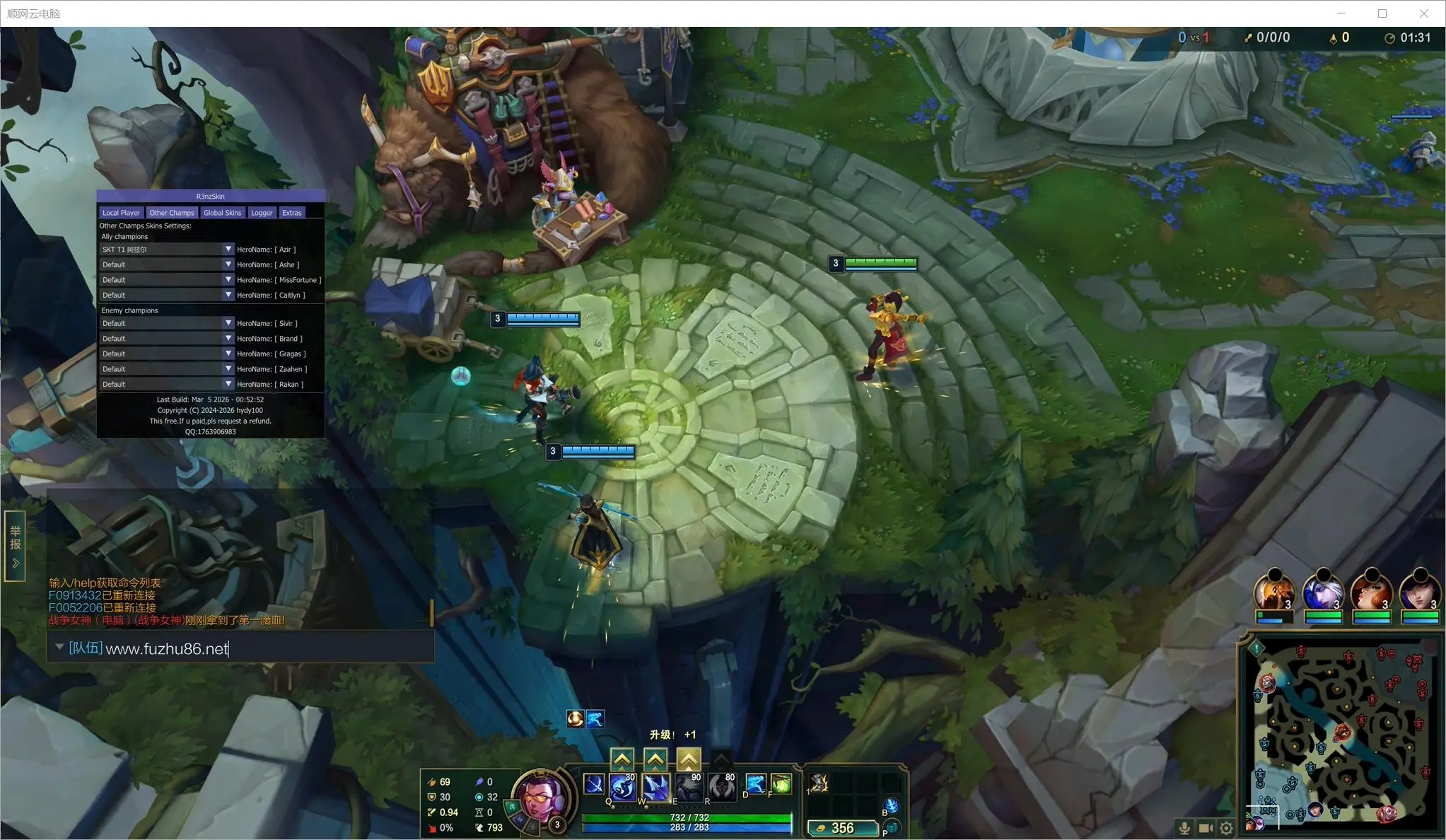The image size is (1446, 840).
Task: Click the F summoner spell icon
Action: 781,783
